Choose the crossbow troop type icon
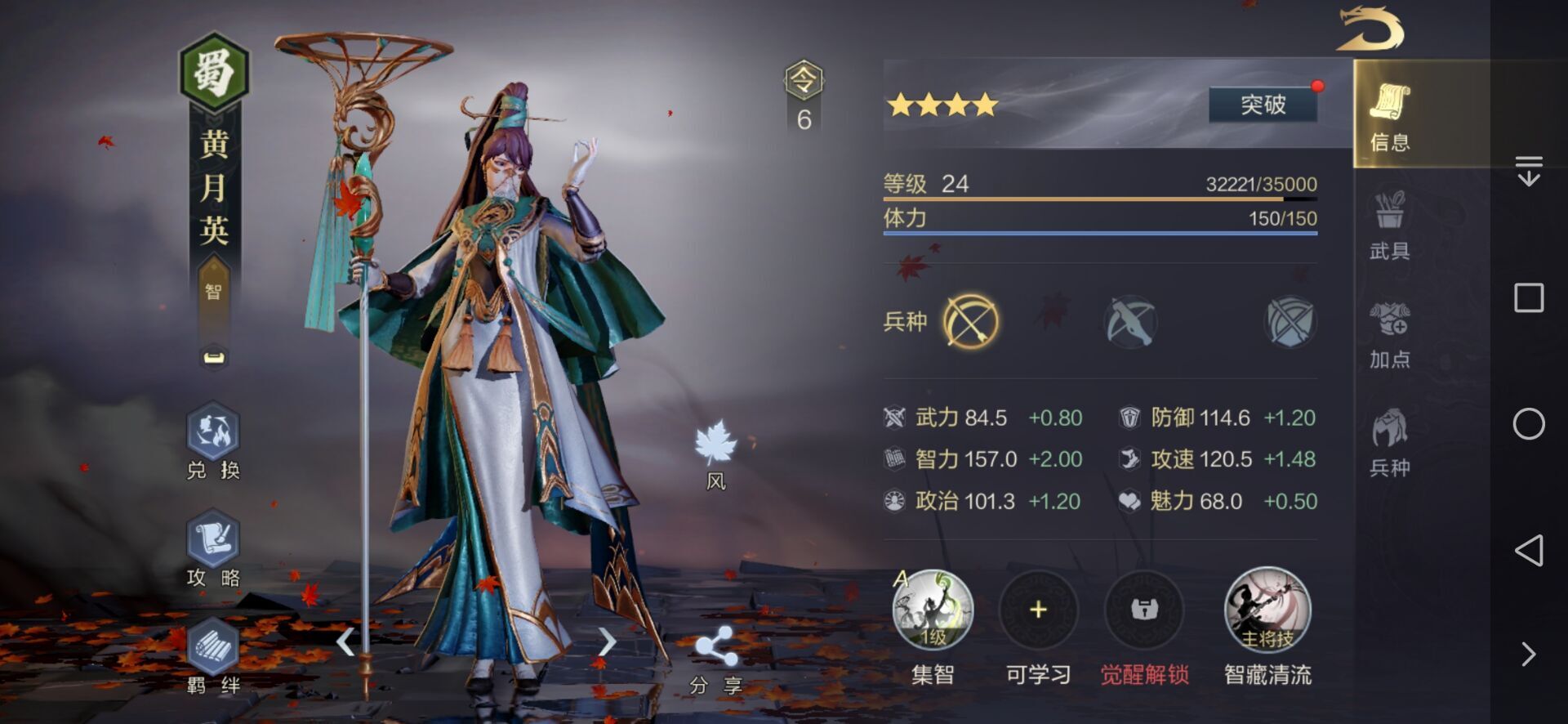The image size is (1568, 724). point(1130,321)
